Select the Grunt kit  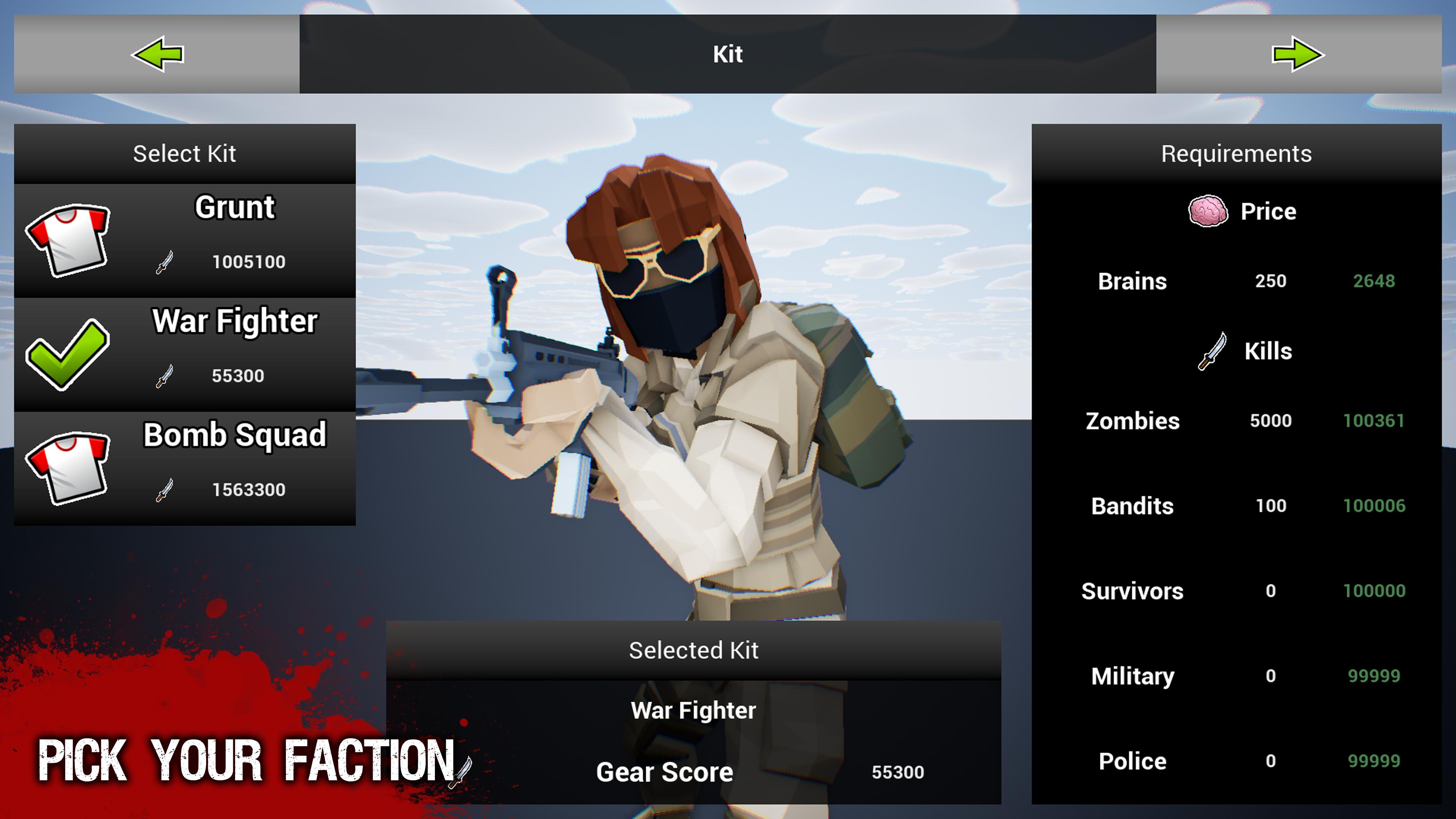185,240
